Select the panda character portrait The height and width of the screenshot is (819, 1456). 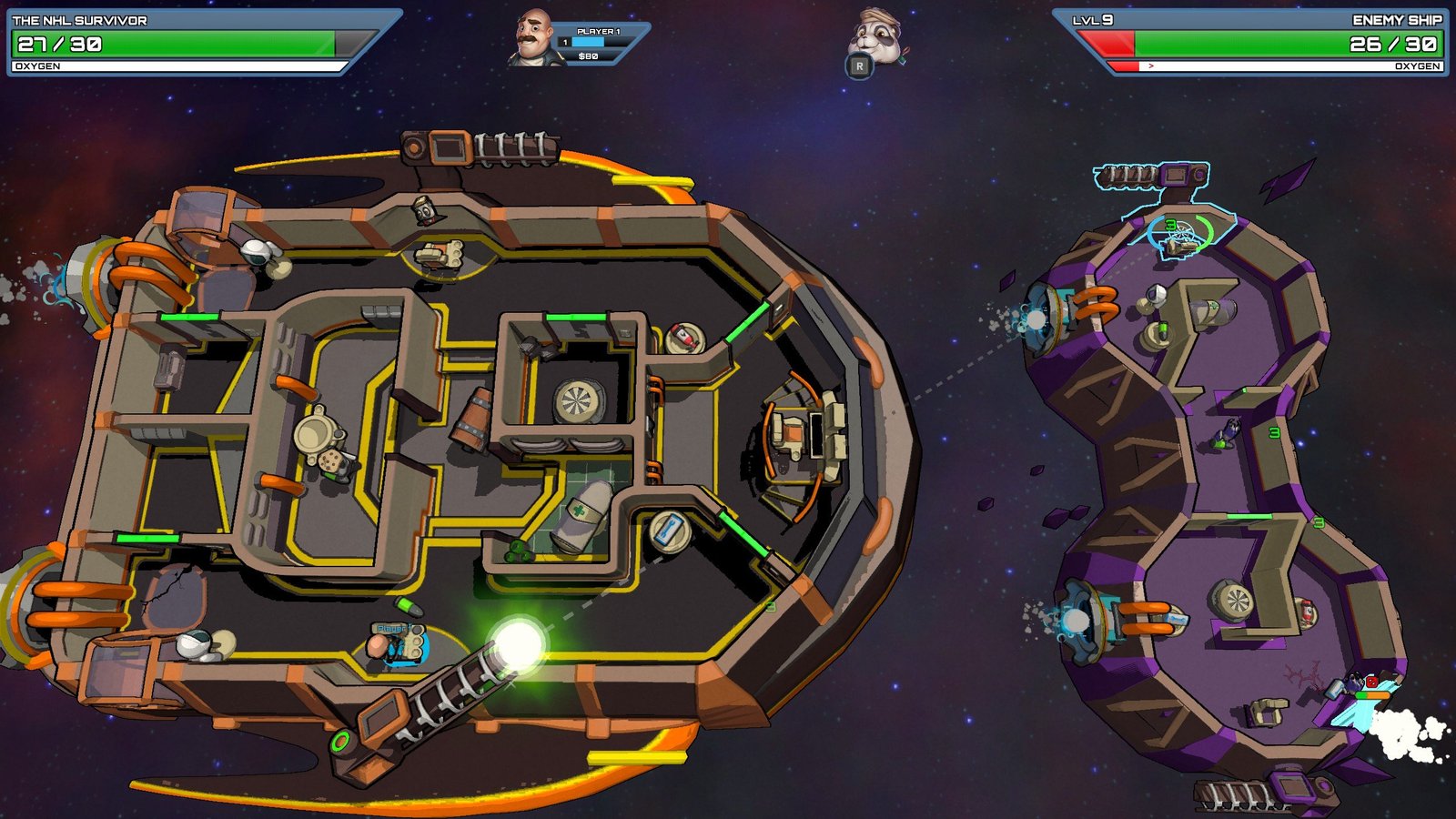click(x=875, y=36)
